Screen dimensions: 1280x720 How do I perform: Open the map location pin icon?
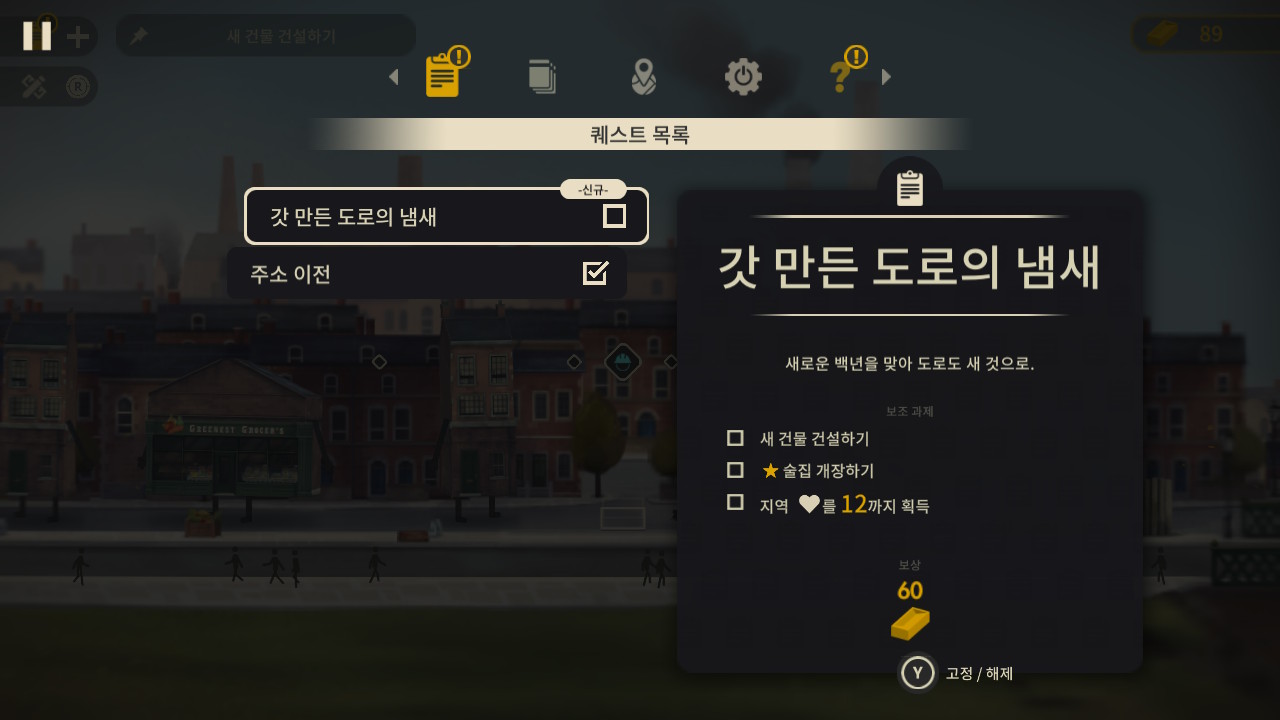click(643, 76)
